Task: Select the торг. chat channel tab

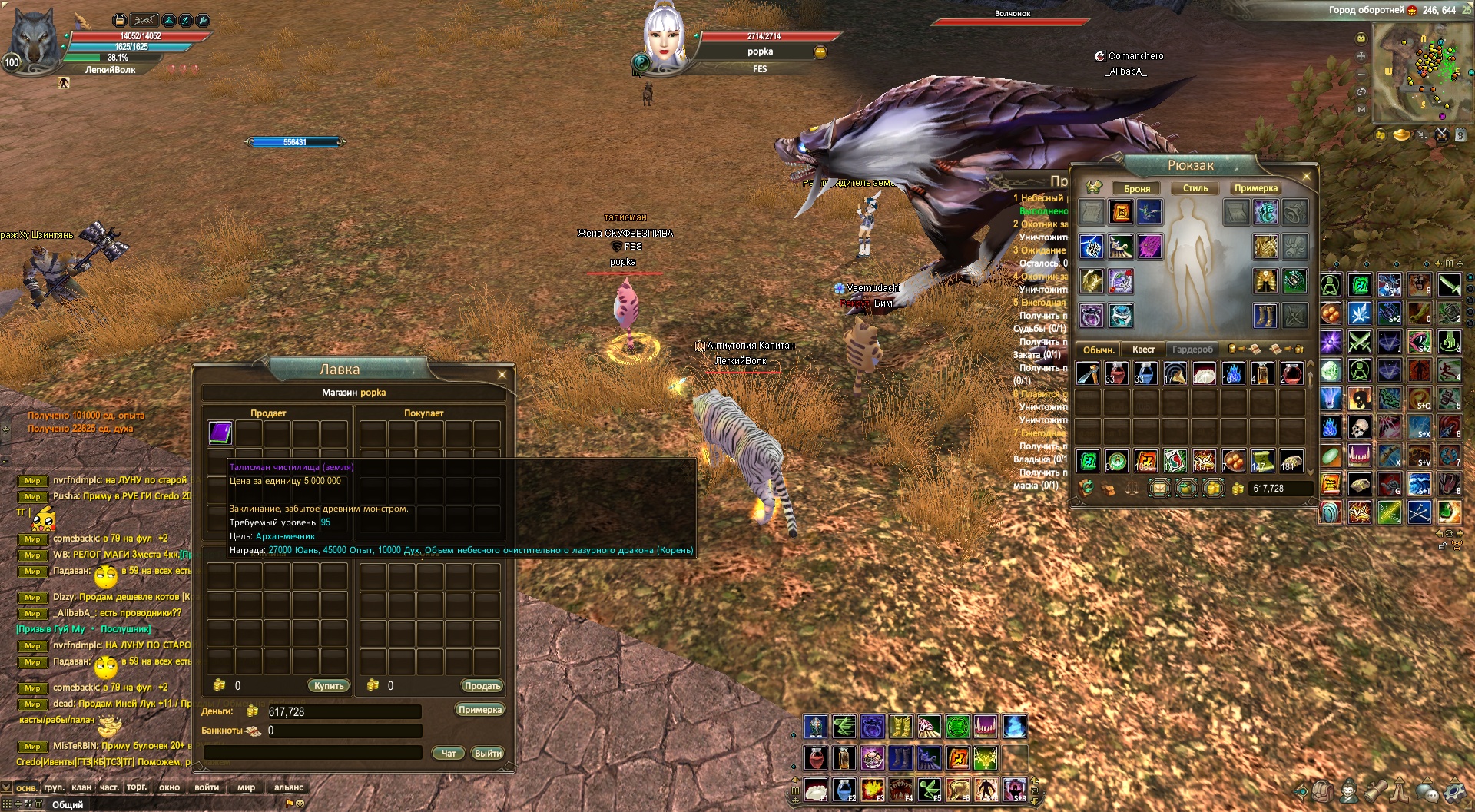Action: coord(137,787)
